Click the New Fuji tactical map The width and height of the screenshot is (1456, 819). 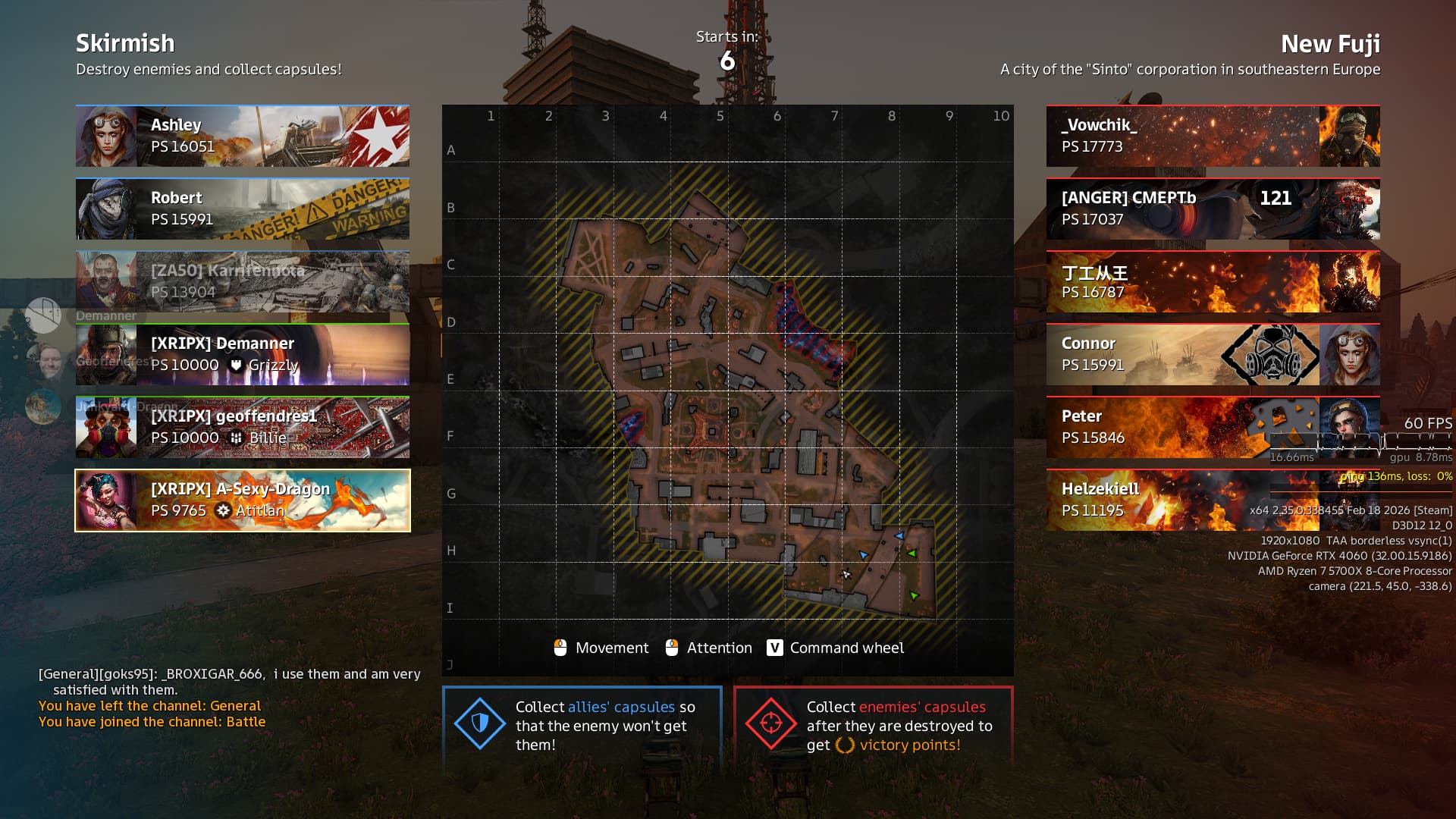click(727, 379)
